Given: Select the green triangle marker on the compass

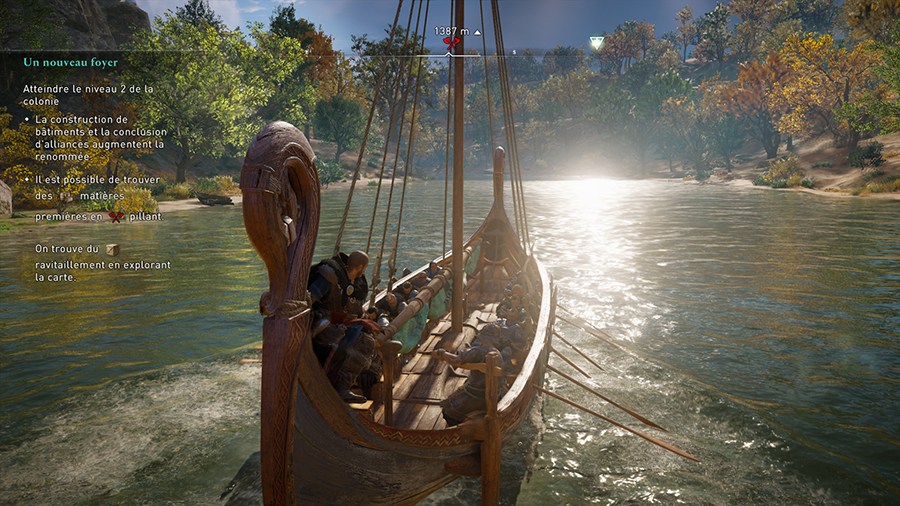Looking at the screenshot, I should pyautogui.click(x=597, y=43).
